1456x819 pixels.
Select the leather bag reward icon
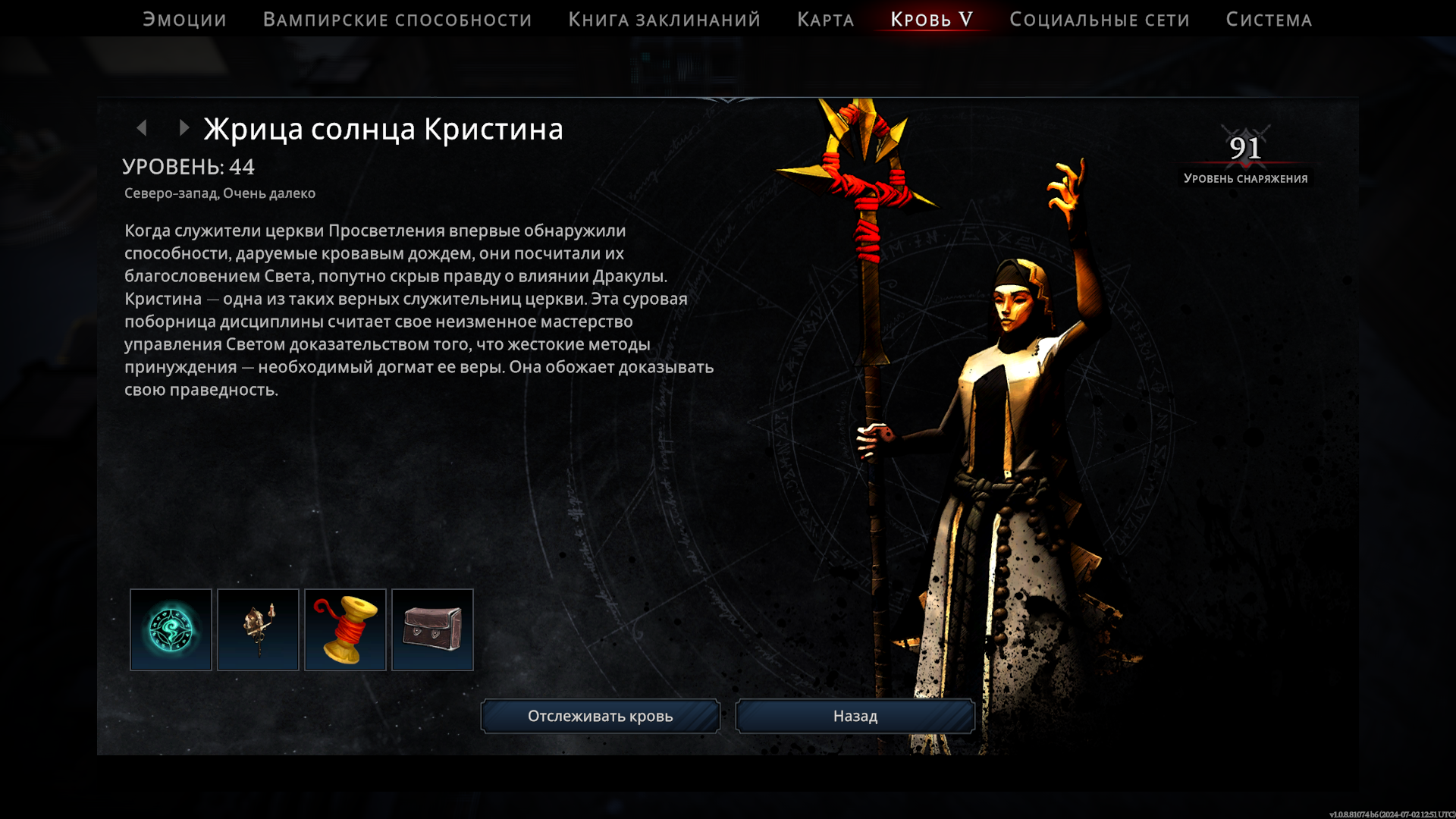pyautogui.click(x=432, y=629)
